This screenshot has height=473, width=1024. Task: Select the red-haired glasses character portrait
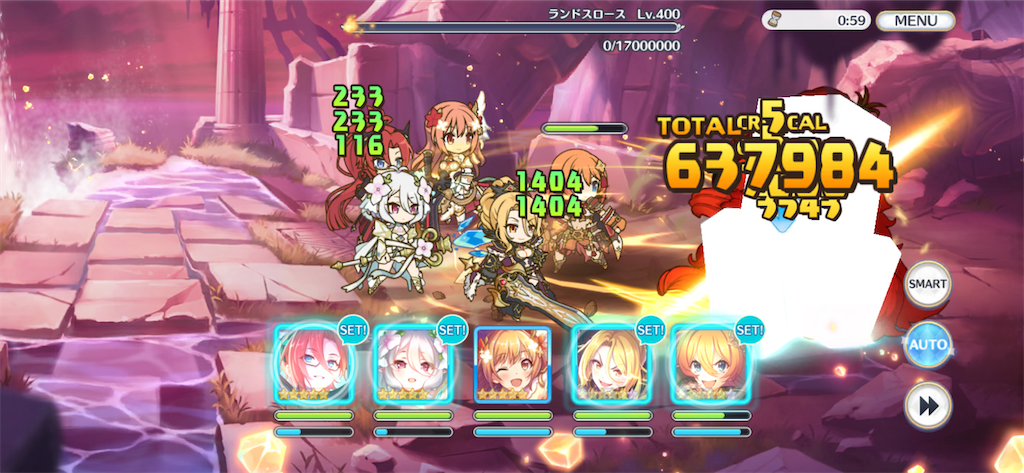[x=313, y=365]
